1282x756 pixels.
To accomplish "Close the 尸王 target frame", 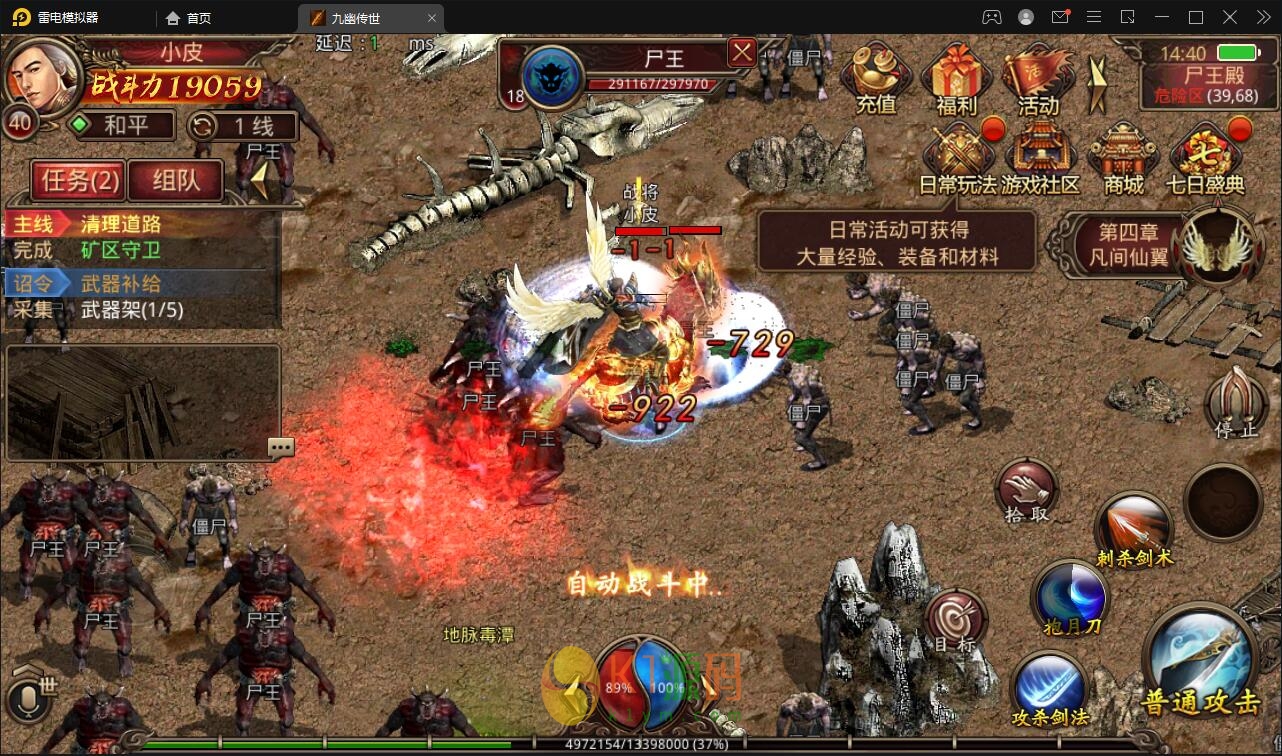I will (x=741, y=53).
